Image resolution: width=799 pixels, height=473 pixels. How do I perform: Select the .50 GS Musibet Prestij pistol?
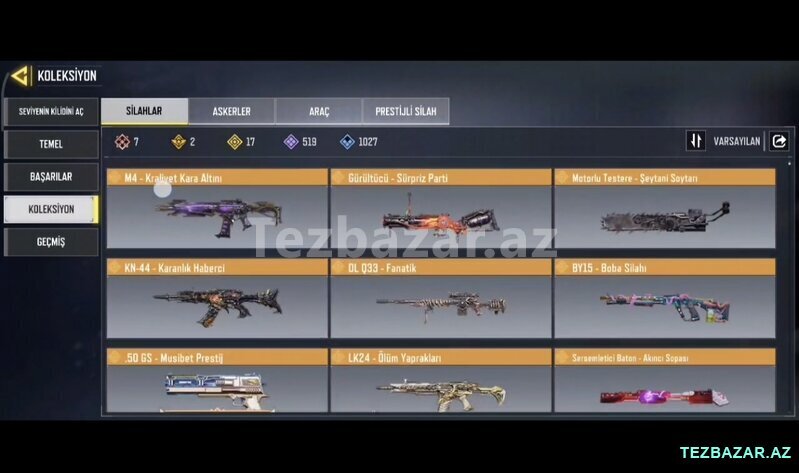[217, 381]
